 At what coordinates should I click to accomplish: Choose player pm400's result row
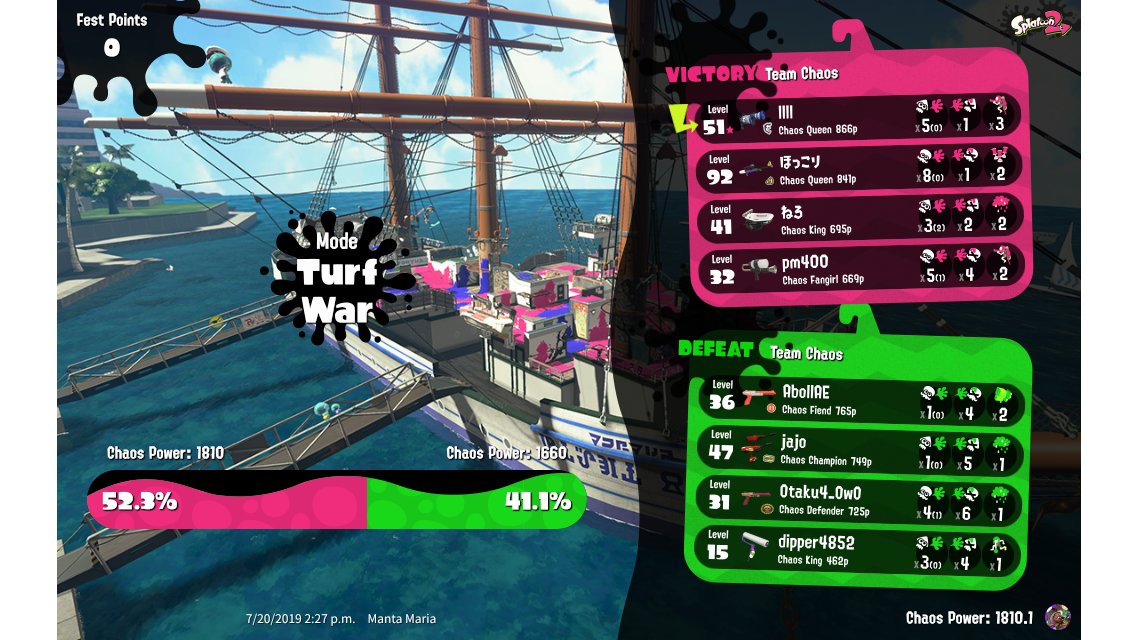click(858, 270)
